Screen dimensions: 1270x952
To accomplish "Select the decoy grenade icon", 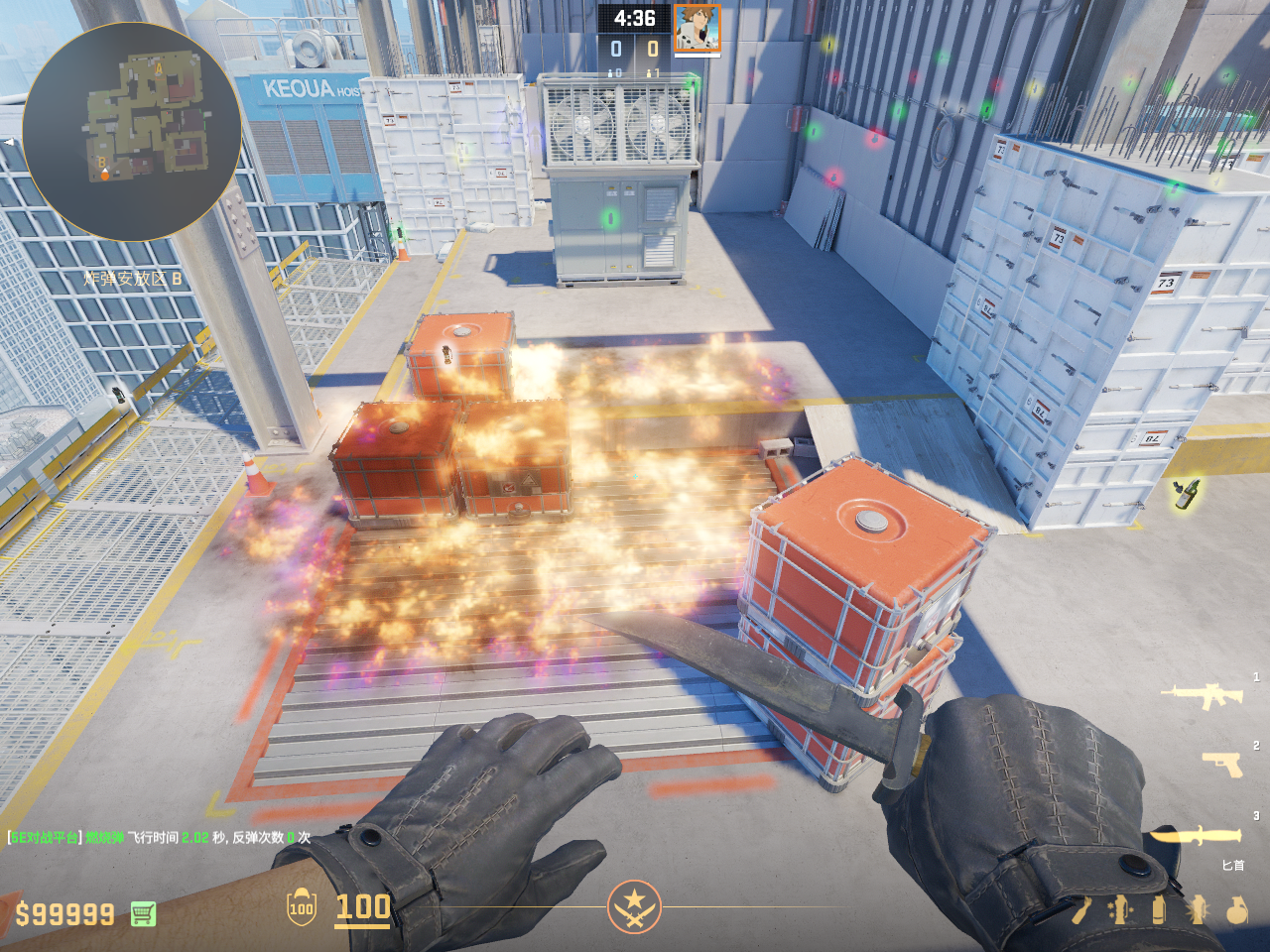I will pyautogui.click(x=1119, y=910).
